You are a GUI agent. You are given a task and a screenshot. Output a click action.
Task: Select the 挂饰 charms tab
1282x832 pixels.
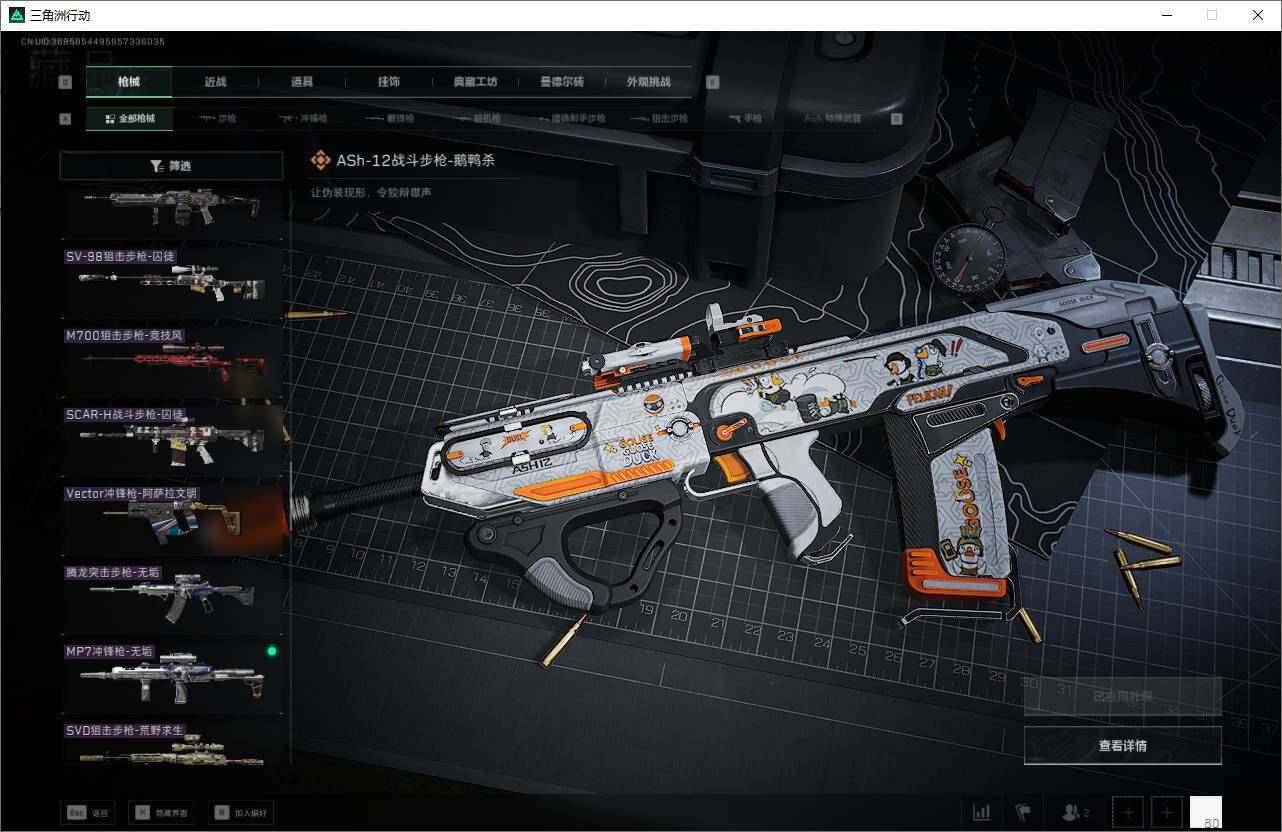coord(388,82)
